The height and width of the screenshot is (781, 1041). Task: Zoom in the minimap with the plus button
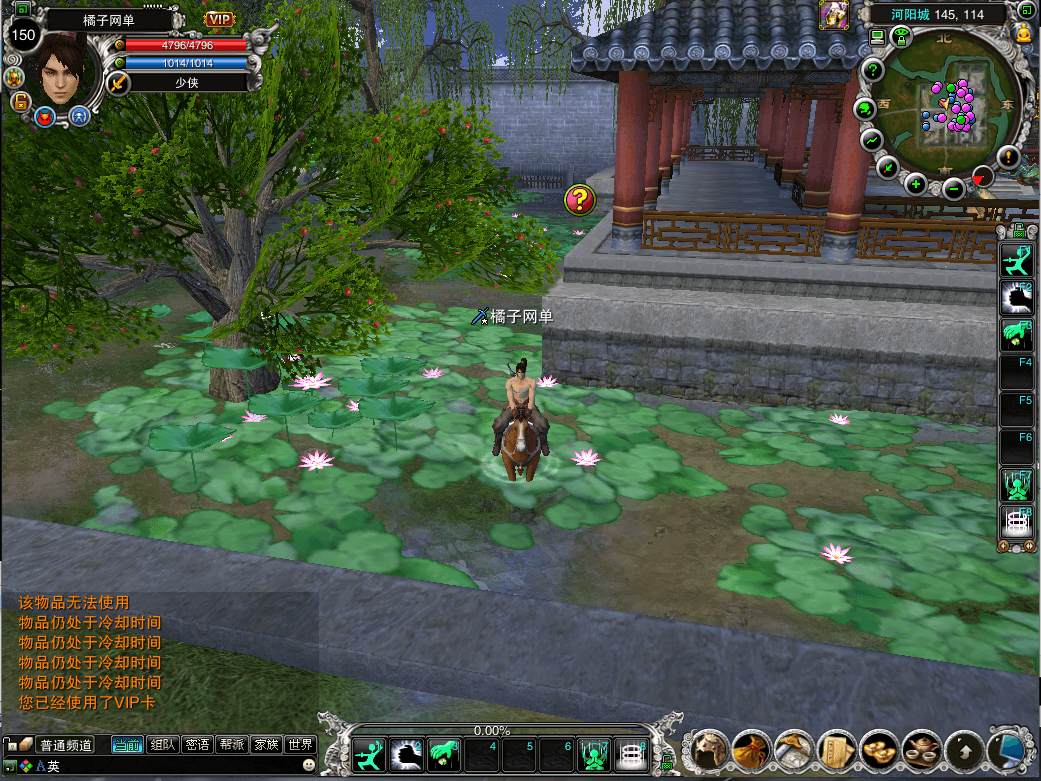pyautogui.click(x=916, y=184)
